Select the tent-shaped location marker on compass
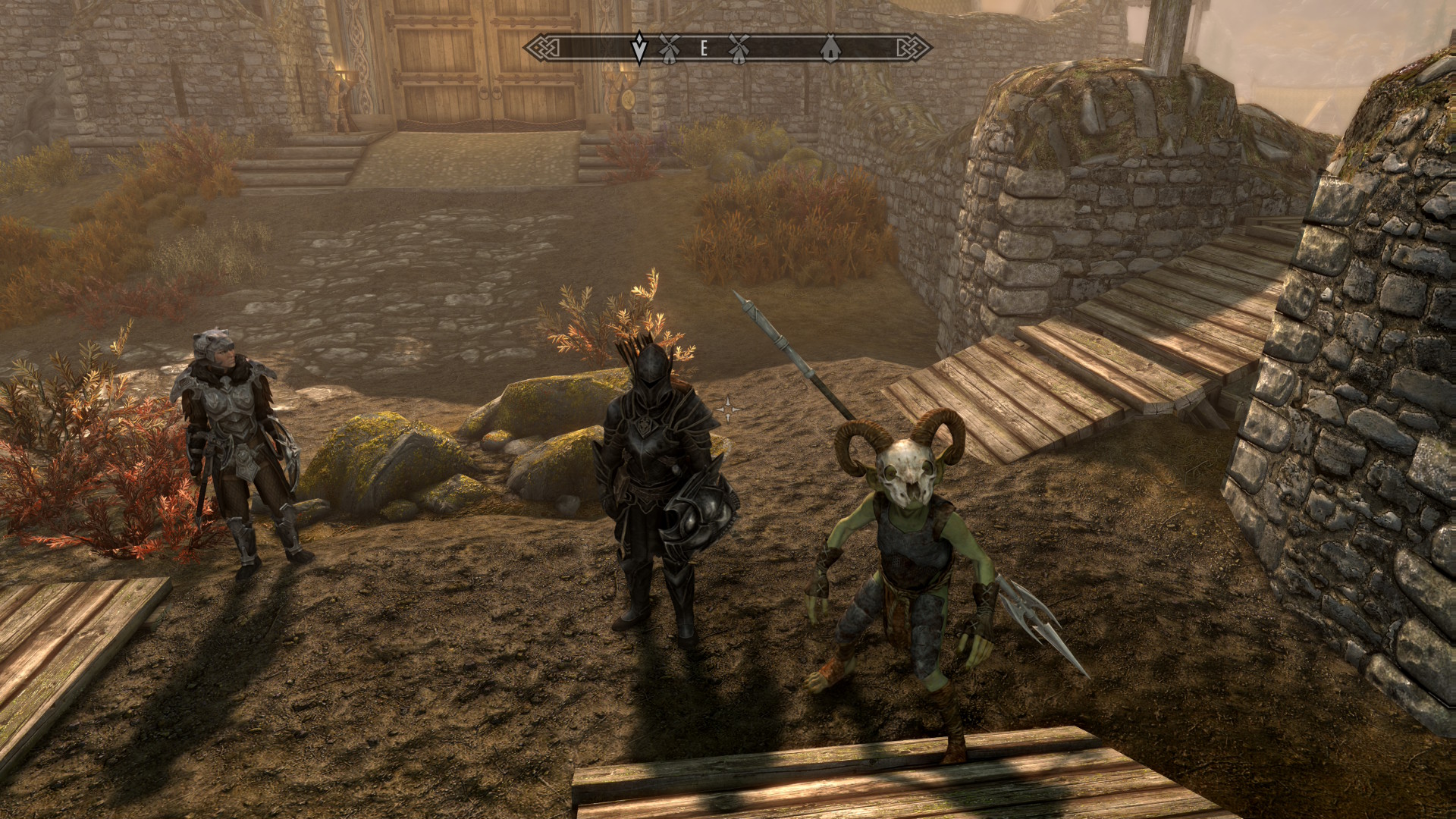Screen dimensions: 1456x819 831,49
